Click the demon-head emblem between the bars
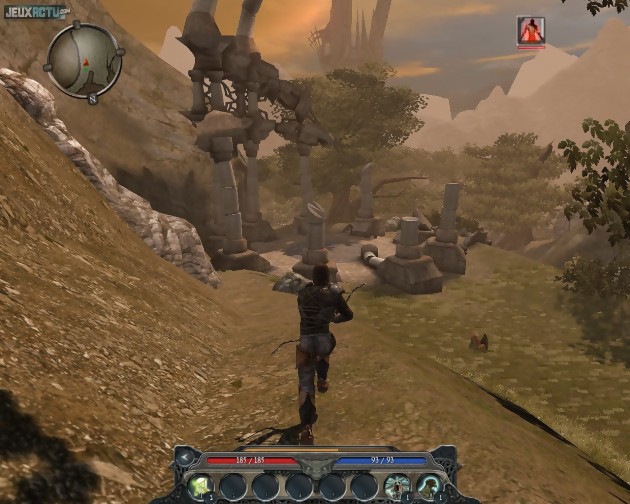The image size is (630, 504). pyautogui.click(x=315, y=465)
